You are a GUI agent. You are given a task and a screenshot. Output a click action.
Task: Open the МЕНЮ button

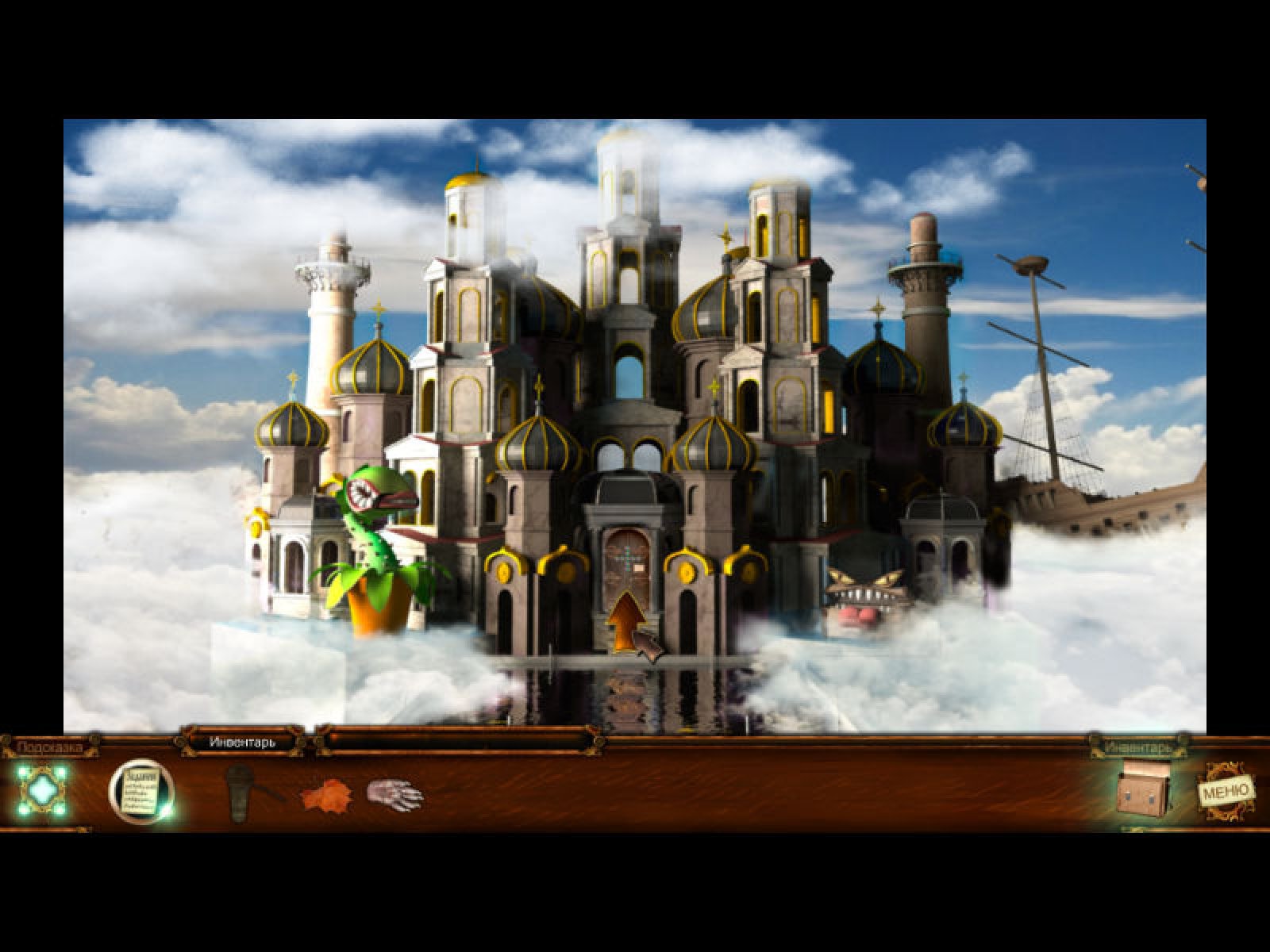coord(1226,790)
